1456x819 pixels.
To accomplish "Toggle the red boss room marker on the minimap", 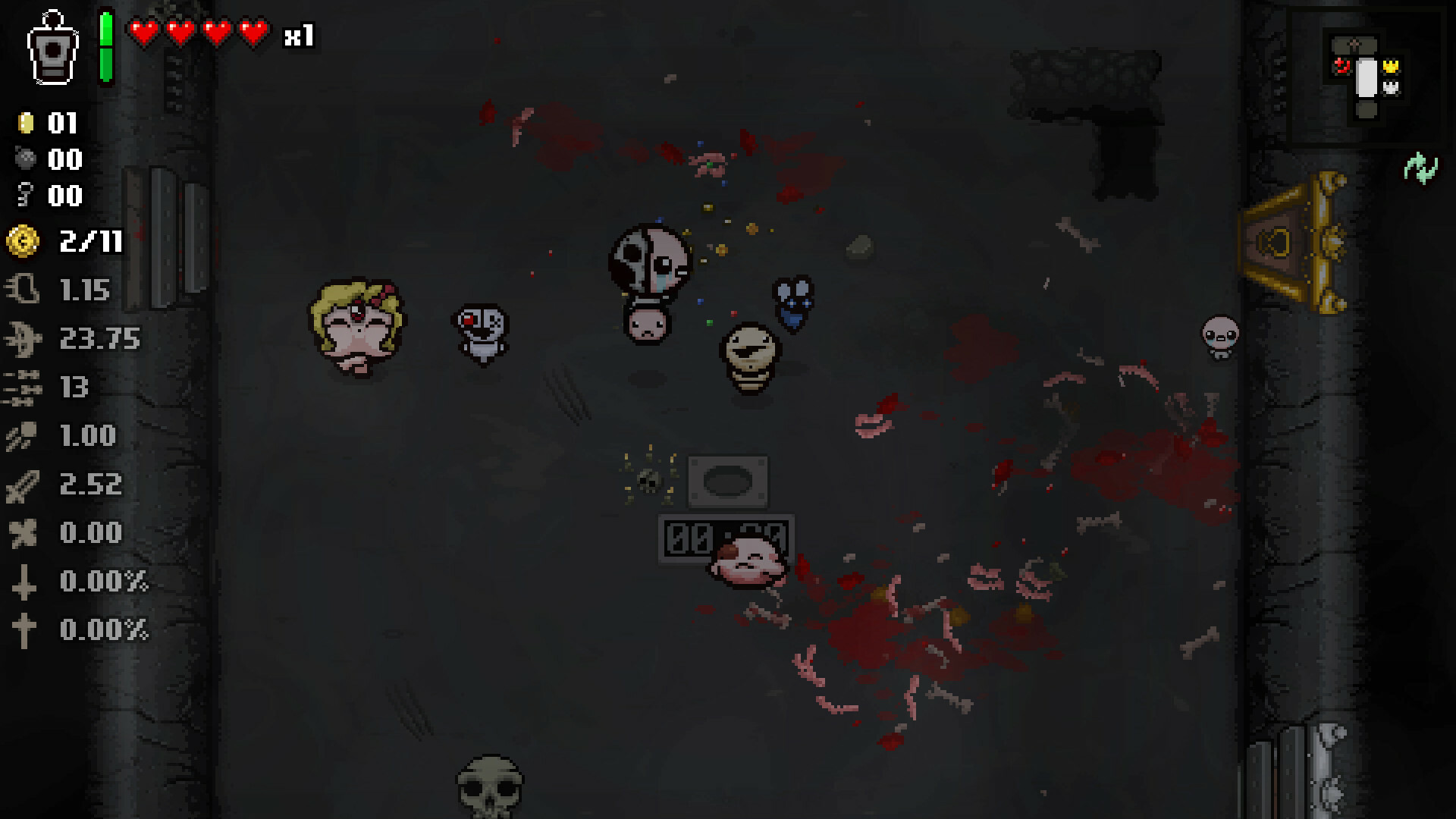I will tap(1342, 66).
